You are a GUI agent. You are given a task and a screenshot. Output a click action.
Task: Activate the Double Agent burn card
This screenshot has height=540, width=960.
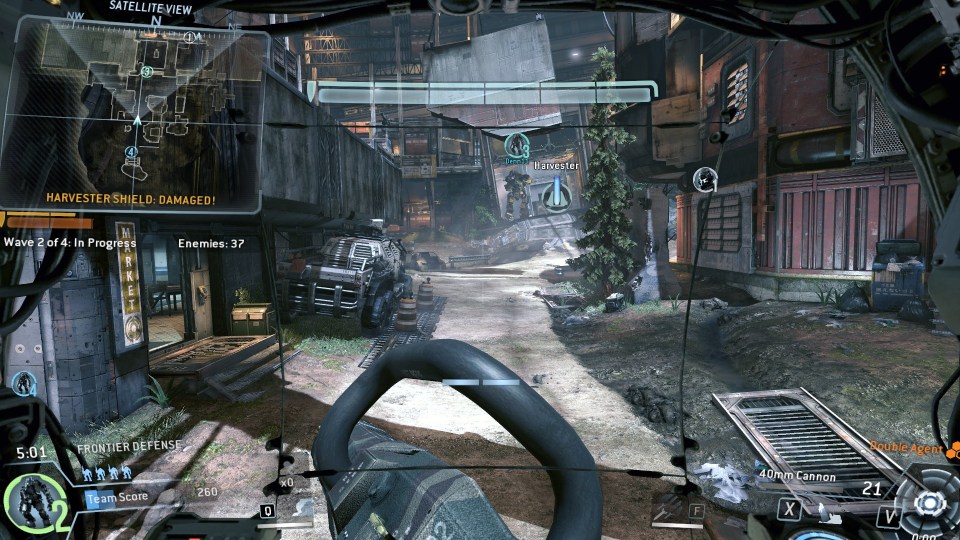(907, 449)
